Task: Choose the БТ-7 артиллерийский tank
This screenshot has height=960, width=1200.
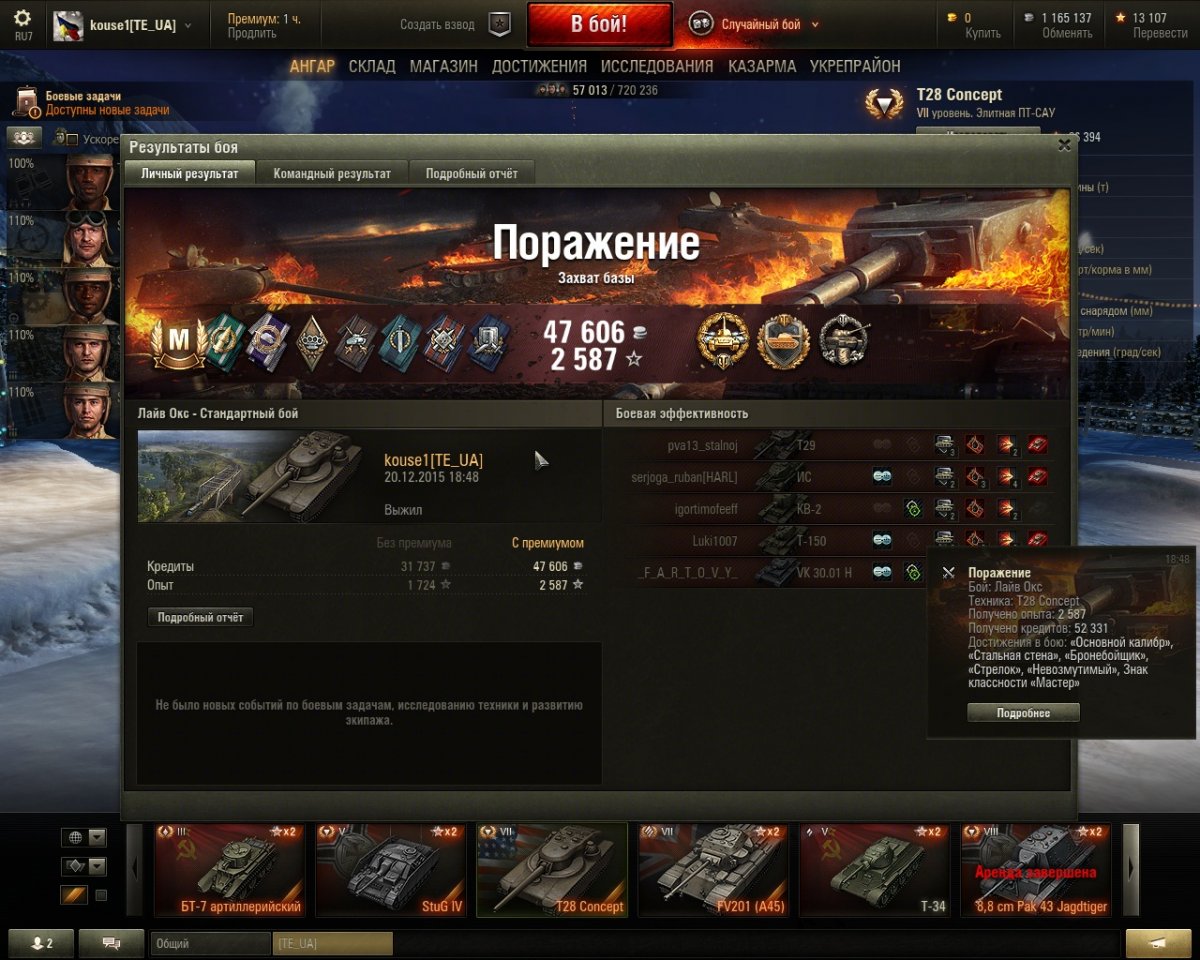Action: click(229, 869)
